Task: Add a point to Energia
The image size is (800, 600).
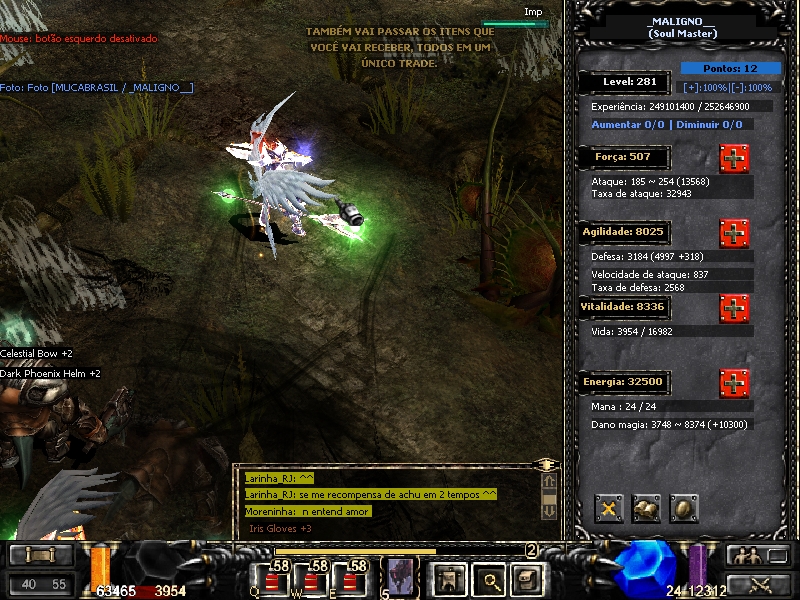Action: click(734, 382)
